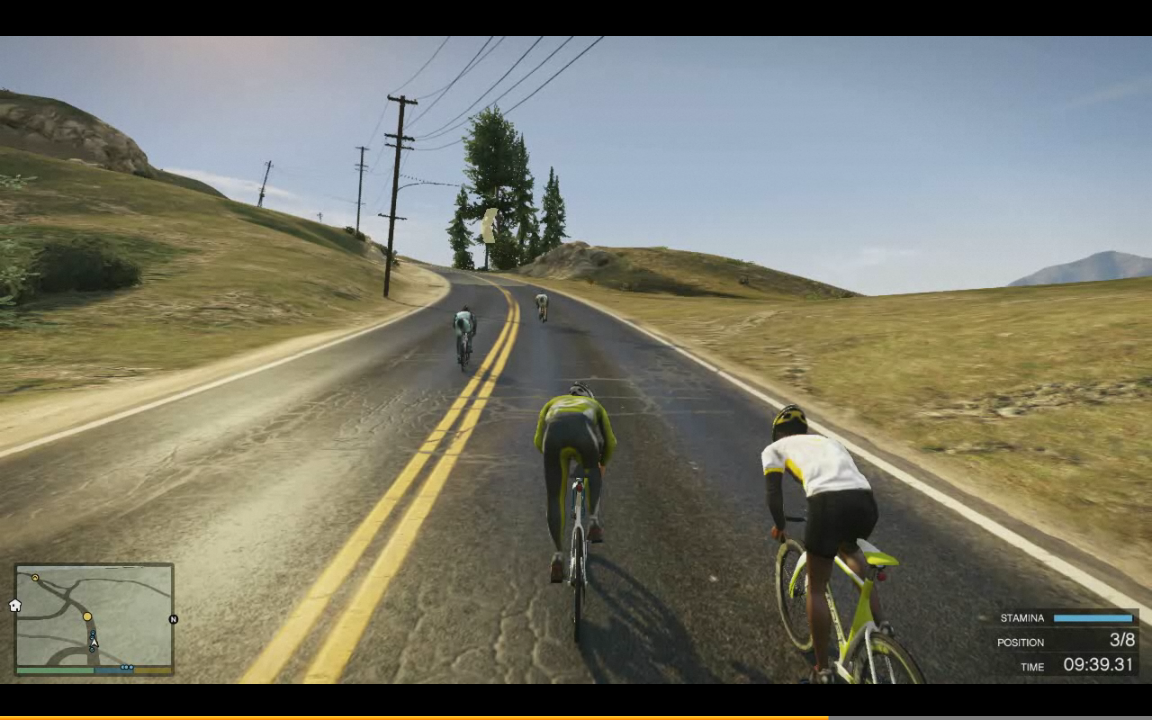Screen dimensions: 1152x720
Task: Click the yellow checkpoint dot on minimap
Action: click(x=87, y=617)
